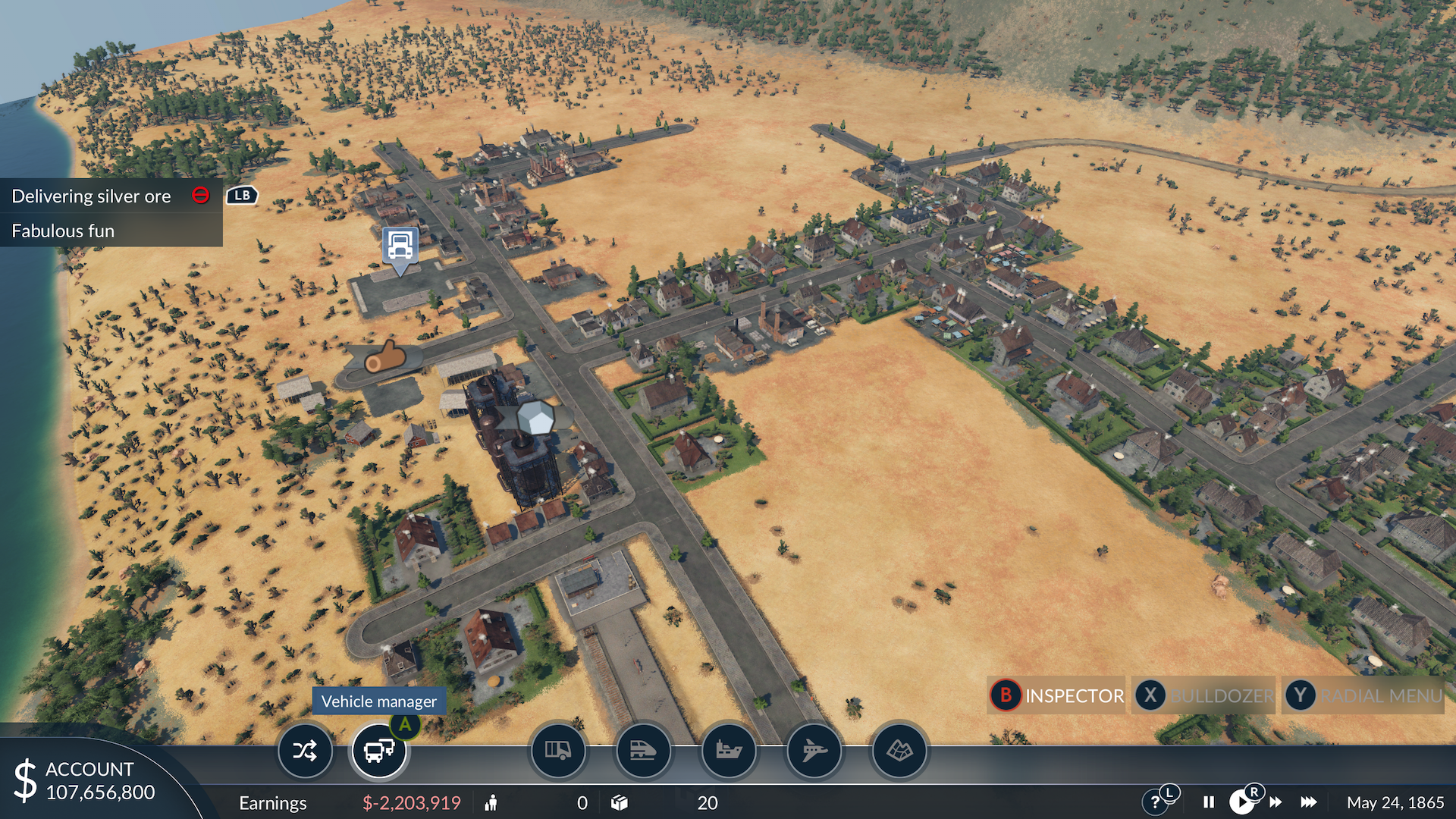This screenshot has height=819, width=1456.
Task: Open the Vehicle manager
Action: coord(378,751)
